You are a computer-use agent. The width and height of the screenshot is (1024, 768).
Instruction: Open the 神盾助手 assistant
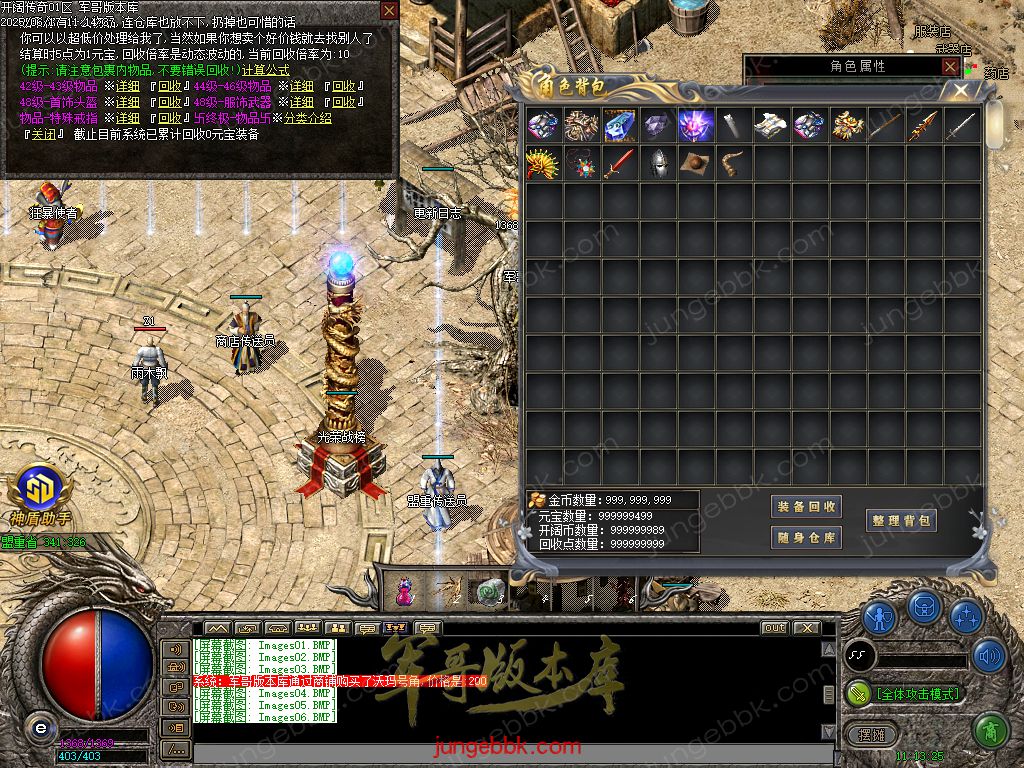click(40, 493)
